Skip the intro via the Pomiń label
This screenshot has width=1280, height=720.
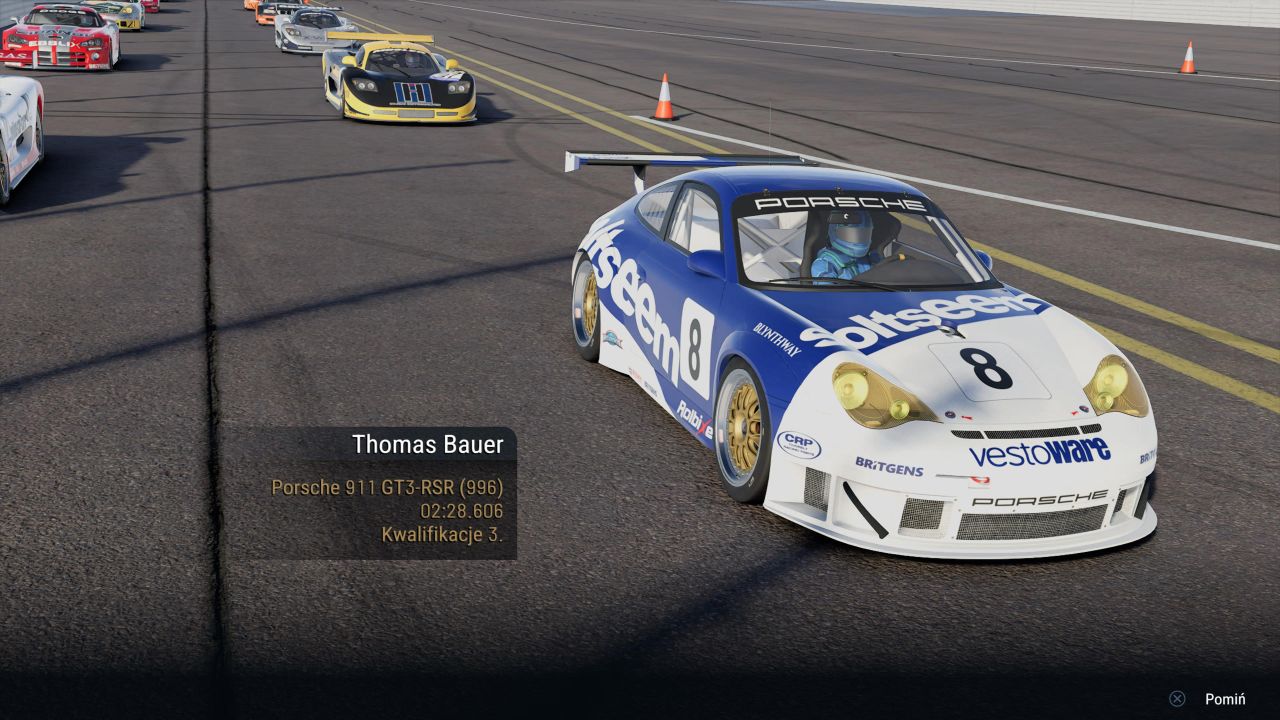(x=1224, y=699)
